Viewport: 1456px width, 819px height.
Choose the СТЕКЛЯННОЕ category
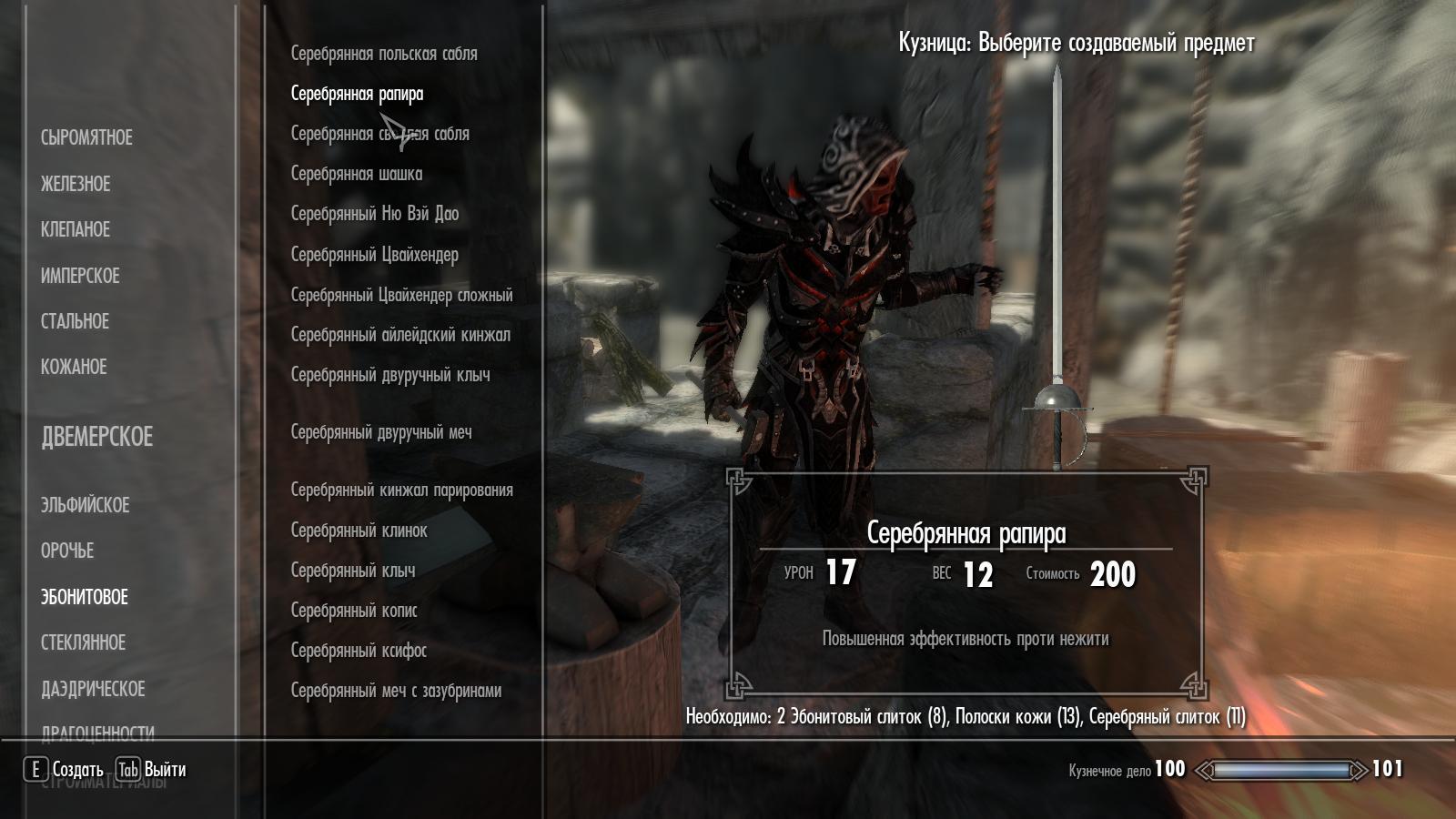pyautogui.click(x=83, y=642)
